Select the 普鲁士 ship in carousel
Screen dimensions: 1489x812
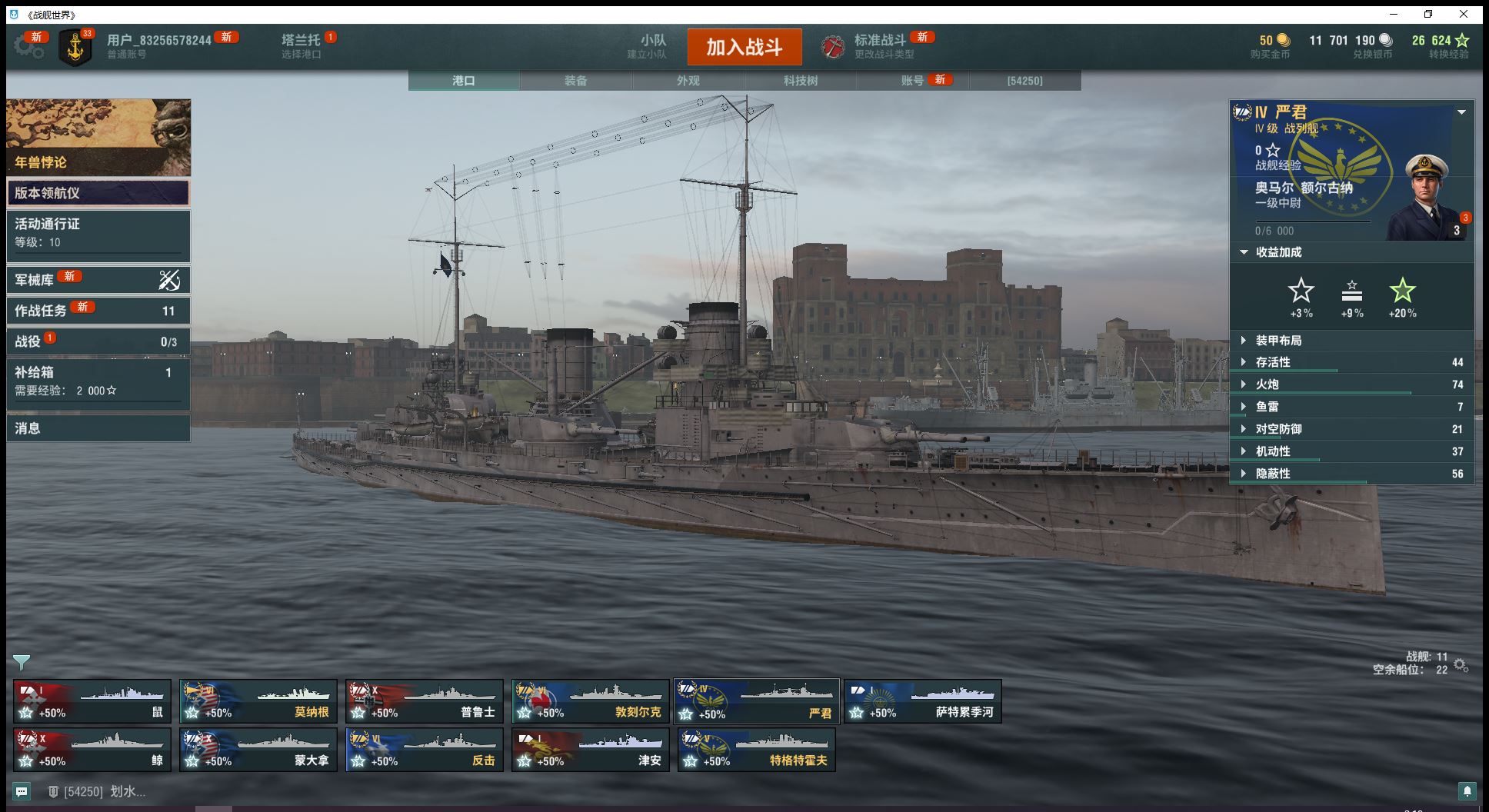425,701
